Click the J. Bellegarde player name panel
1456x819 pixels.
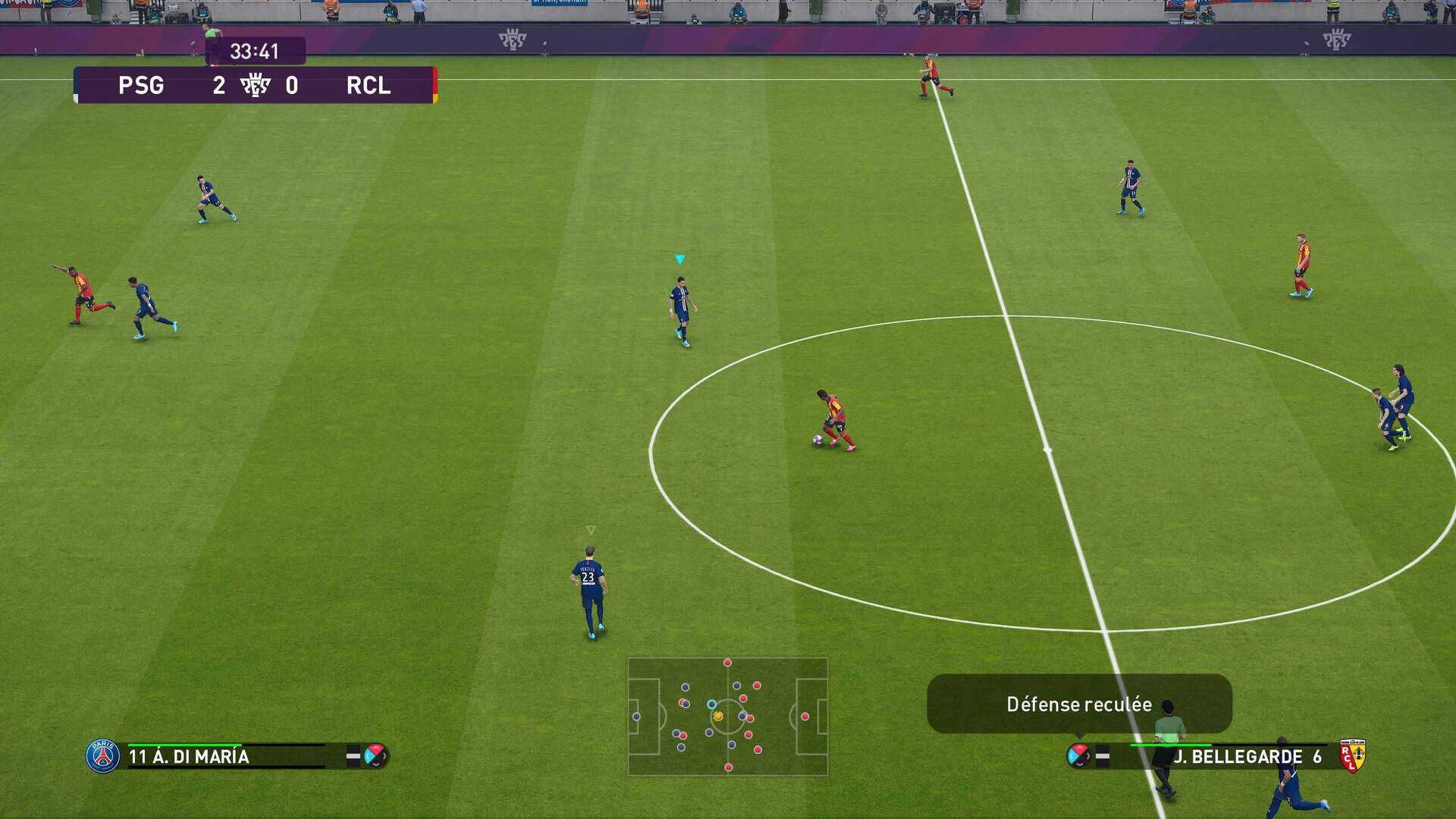(1244, 756)
